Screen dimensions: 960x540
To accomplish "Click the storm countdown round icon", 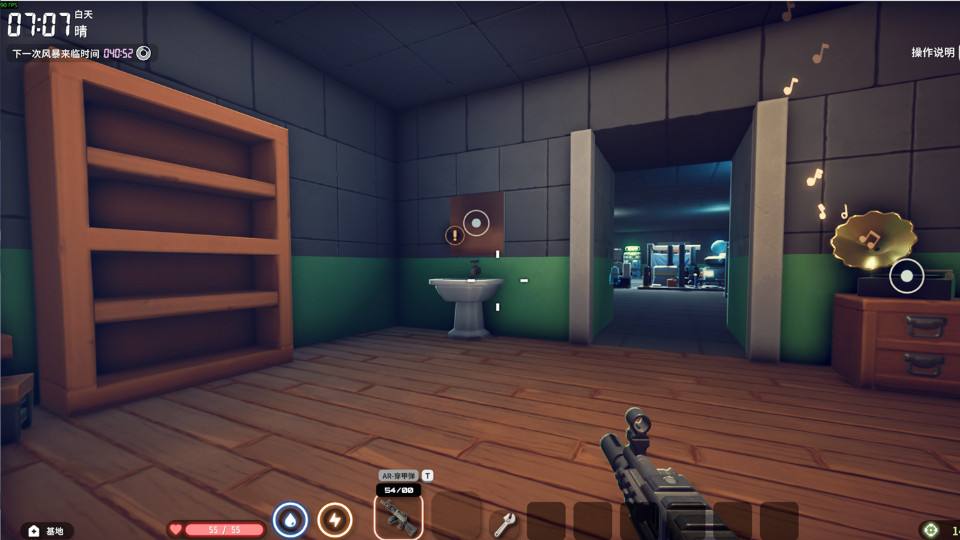I will coord(144,53).
